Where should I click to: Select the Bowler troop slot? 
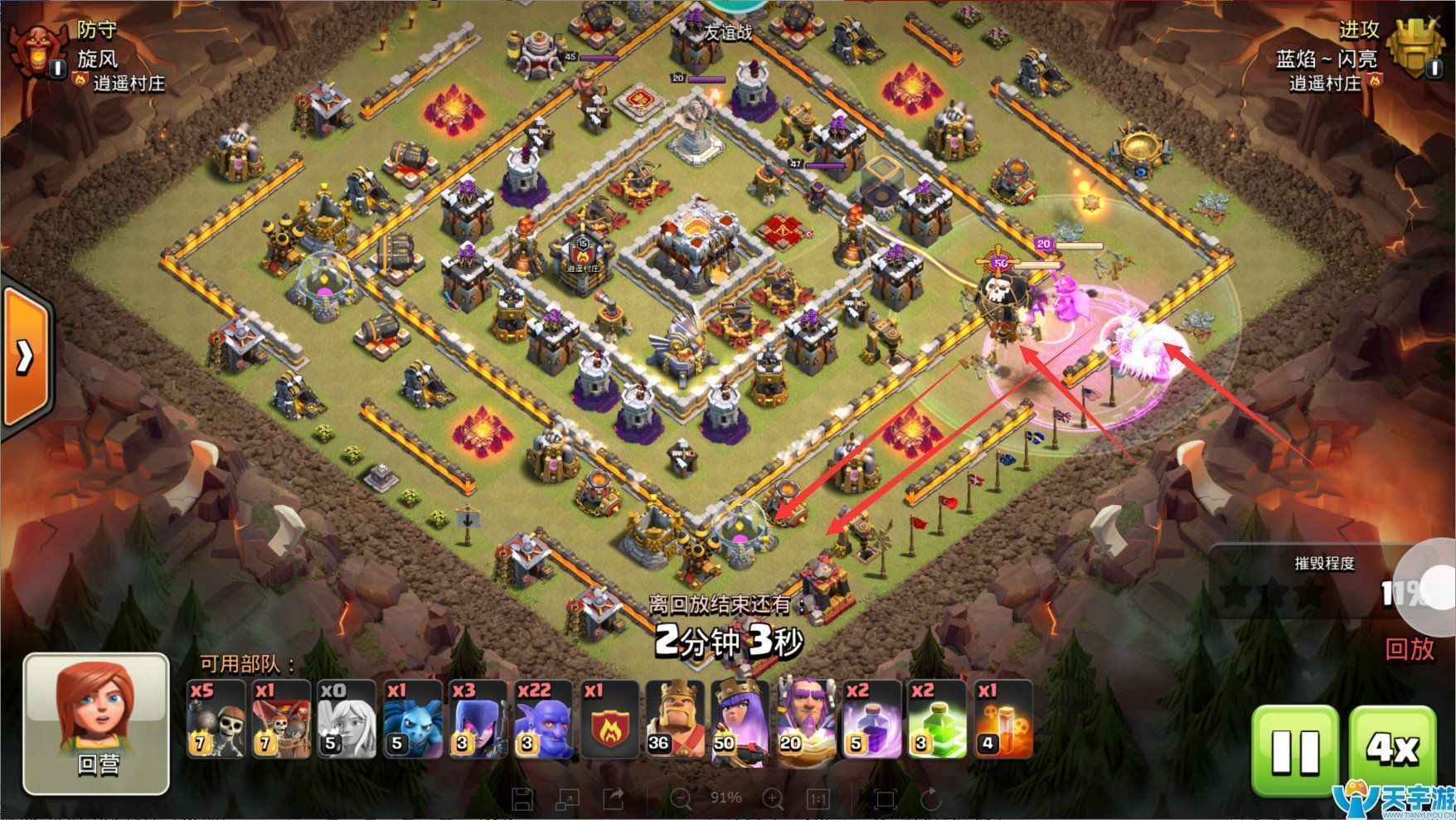[543, 719]
